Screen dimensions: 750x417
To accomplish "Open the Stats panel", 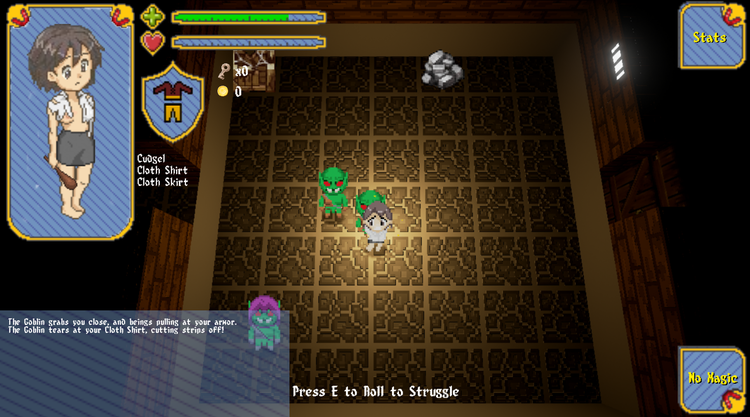I will [x=711, y=37].
